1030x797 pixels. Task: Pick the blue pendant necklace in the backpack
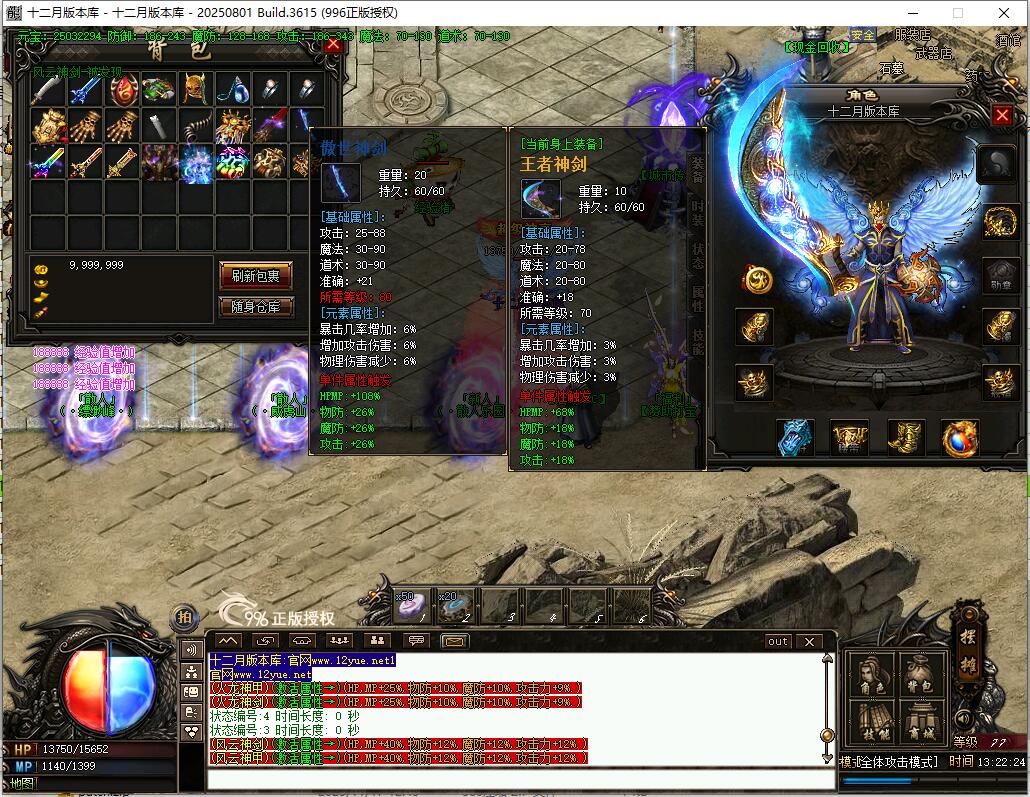tap(232, 90)
